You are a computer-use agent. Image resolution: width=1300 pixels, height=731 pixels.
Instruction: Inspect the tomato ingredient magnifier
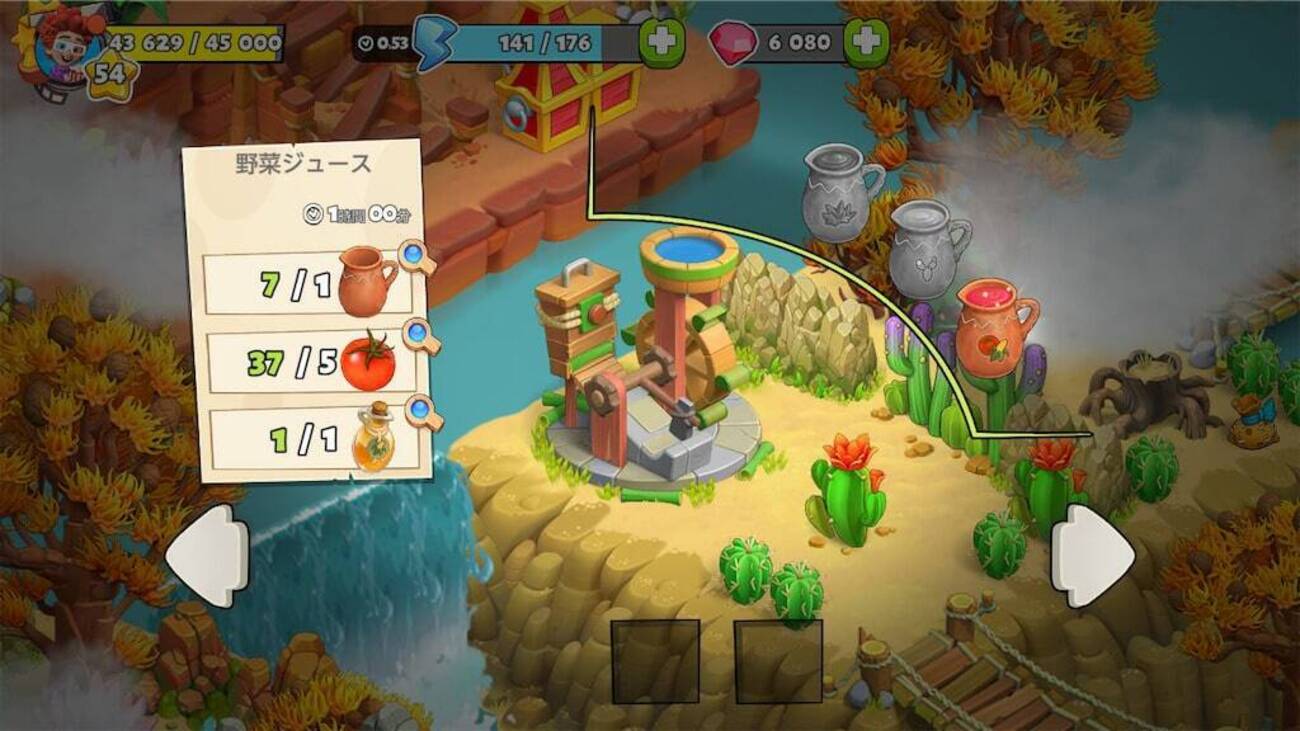[421, 336]
